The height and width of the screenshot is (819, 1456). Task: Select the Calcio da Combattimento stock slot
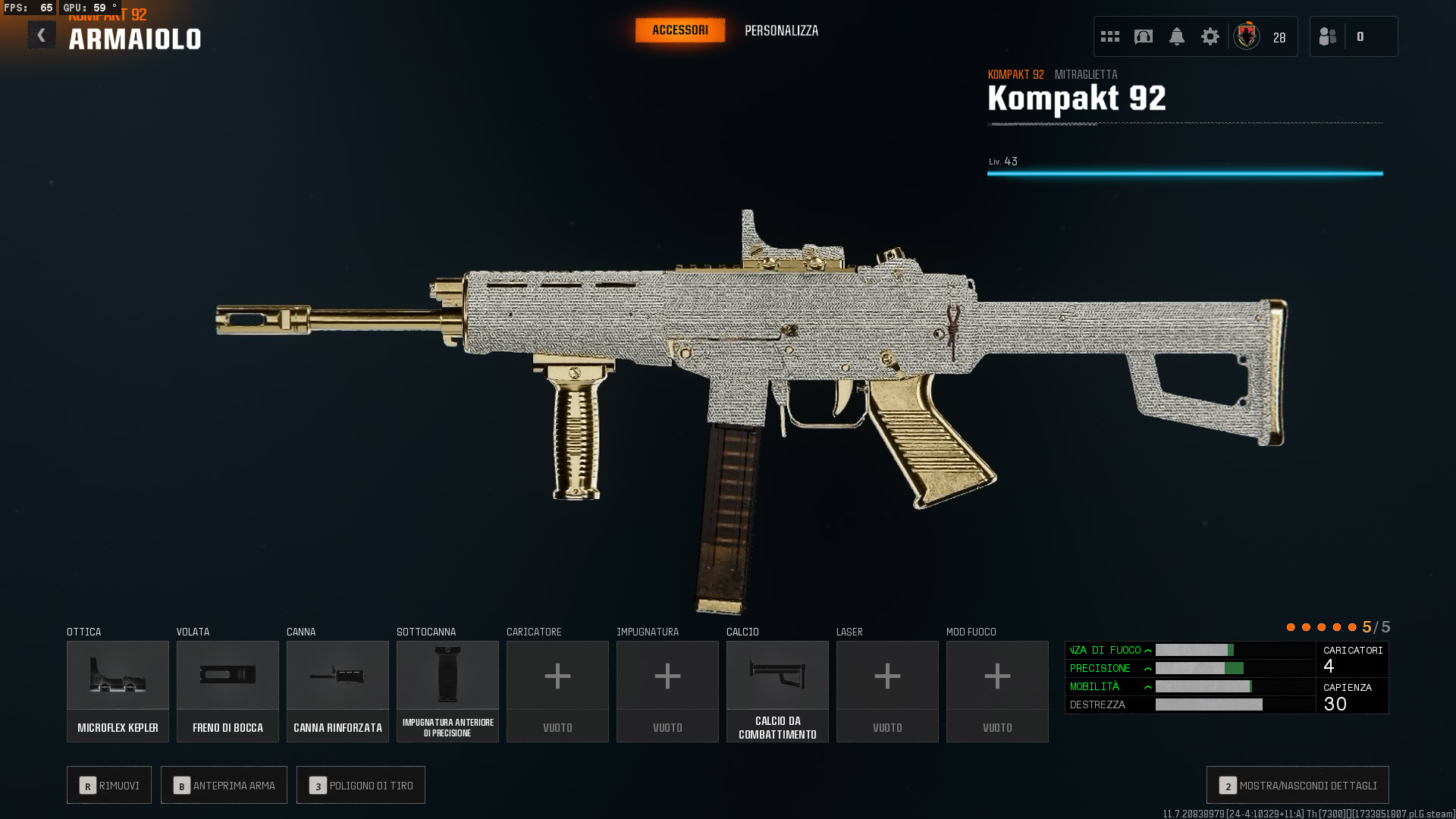(777, 690)
